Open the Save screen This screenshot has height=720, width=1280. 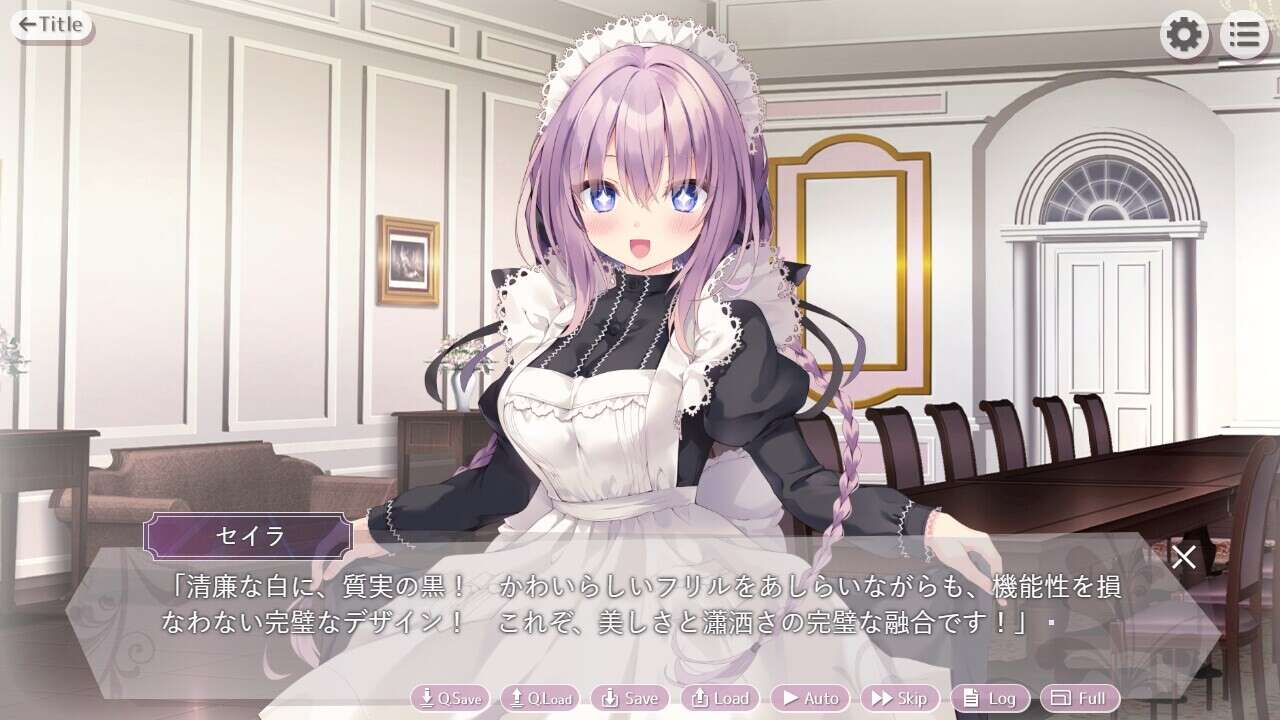630,698
